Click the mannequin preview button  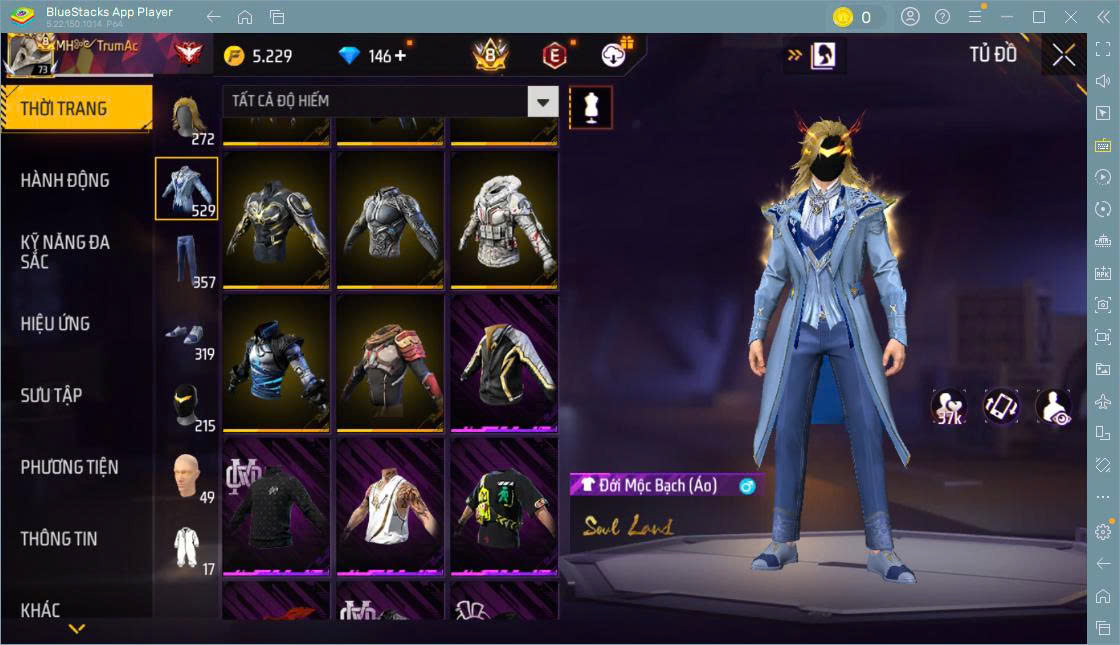591,107
